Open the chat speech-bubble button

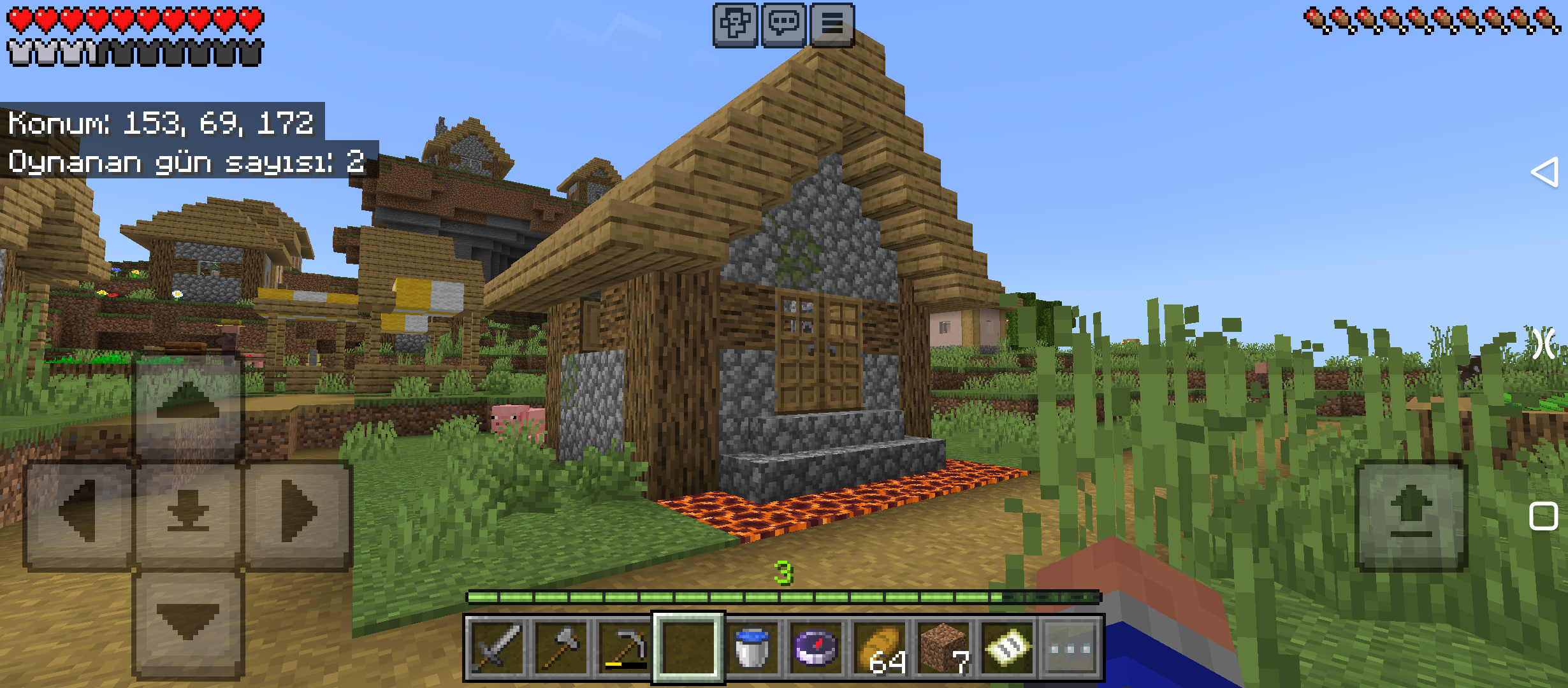click(x=783, y=25)
